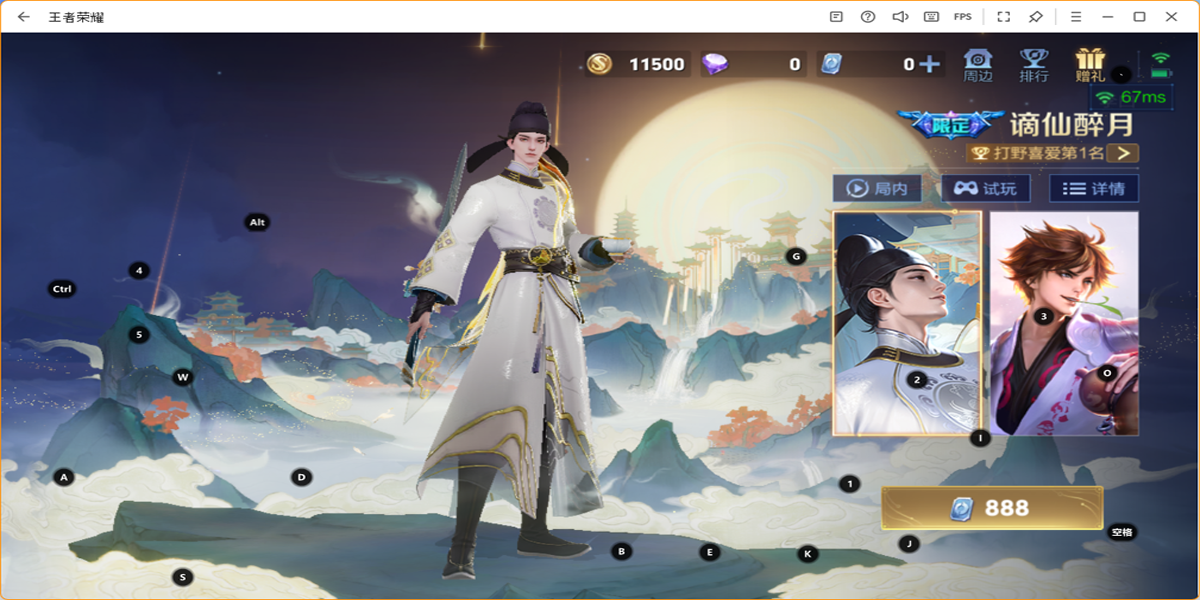Open the 局内 in-match preview
This screenshot has height=600, width=1200.
point(877,188)
